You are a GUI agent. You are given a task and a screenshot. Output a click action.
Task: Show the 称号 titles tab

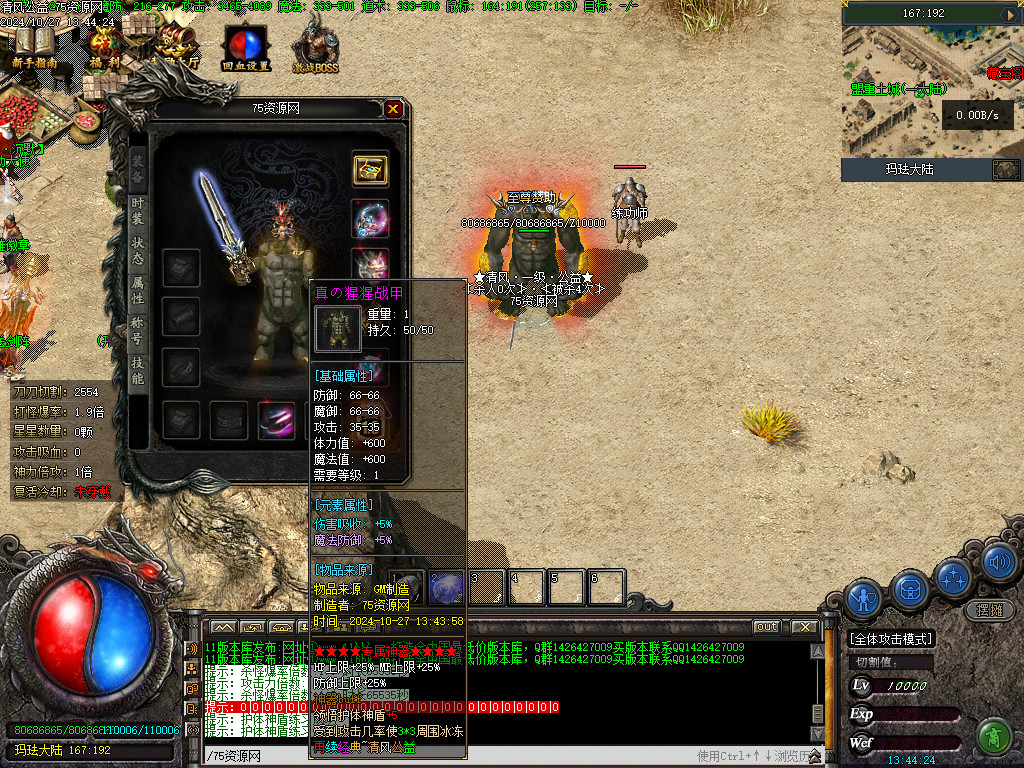tap(138, 330)
